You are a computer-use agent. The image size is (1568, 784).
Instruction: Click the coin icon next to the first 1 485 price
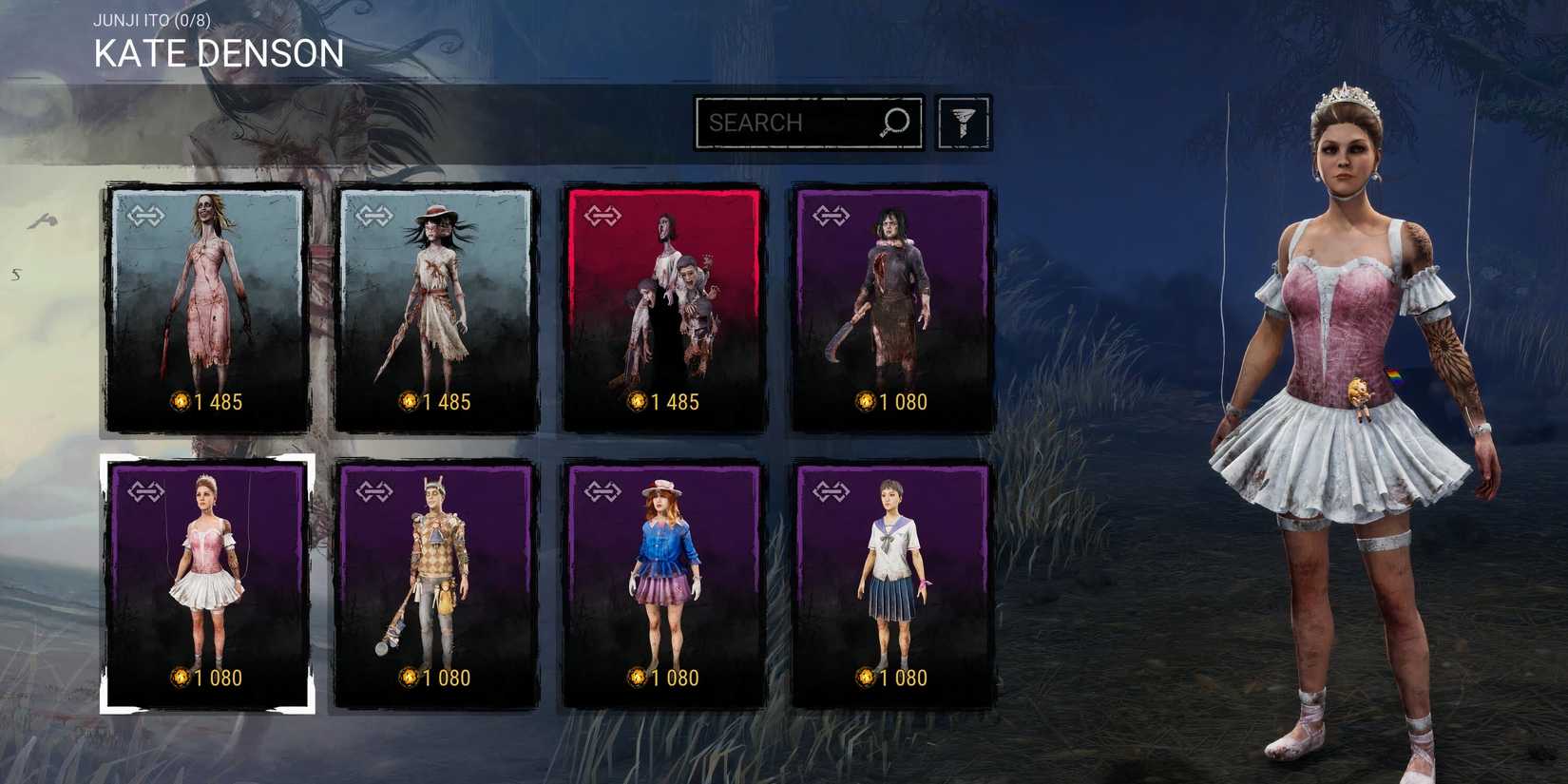coord(178,402)
